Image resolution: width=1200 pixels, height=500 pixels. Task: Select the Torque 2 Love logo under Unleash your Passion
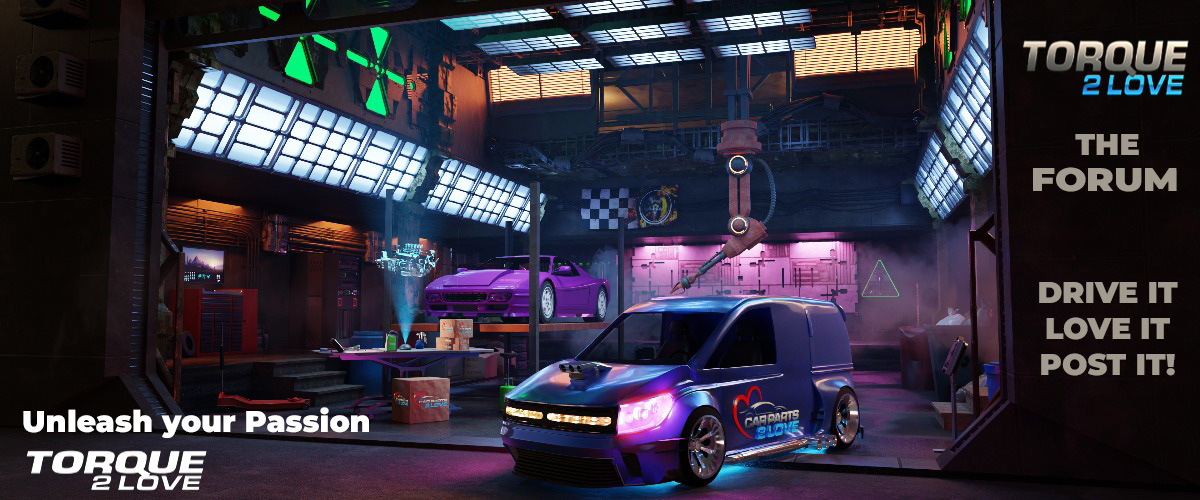(116, 468)
